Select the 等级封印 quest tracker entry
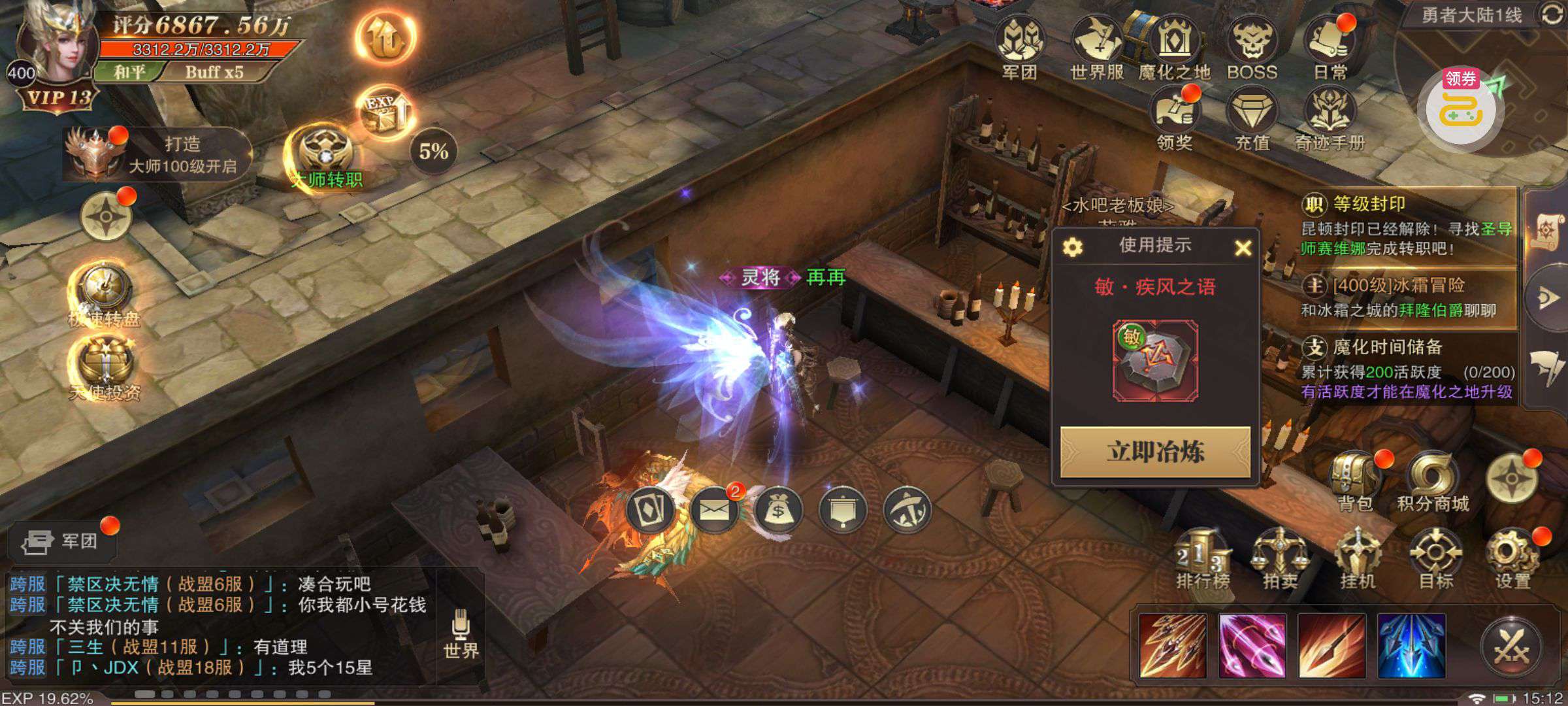This screenshot has height=706, width=1568. (x=1405, y=226)
